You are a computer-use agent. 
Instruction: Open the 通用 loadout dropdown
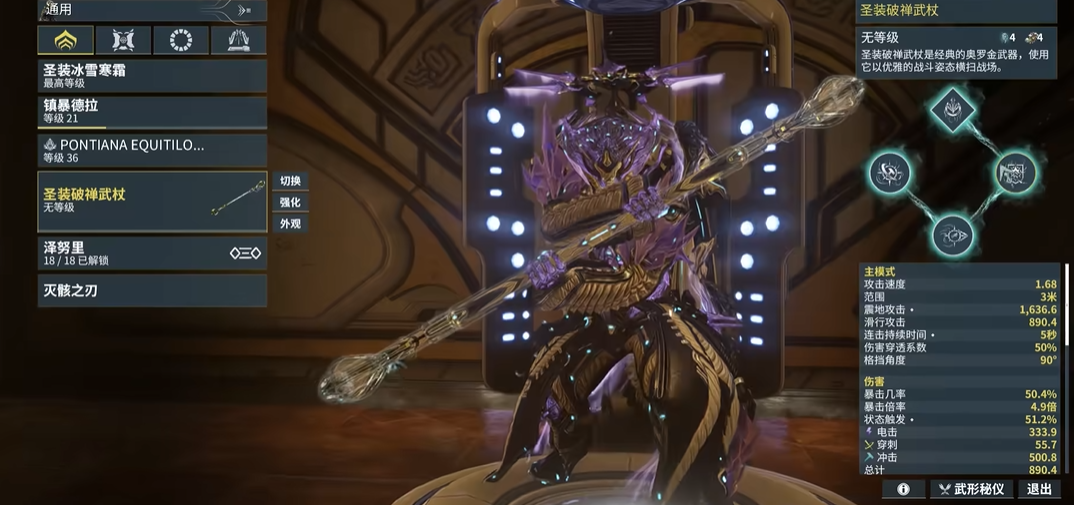click(x=150, y=10)
